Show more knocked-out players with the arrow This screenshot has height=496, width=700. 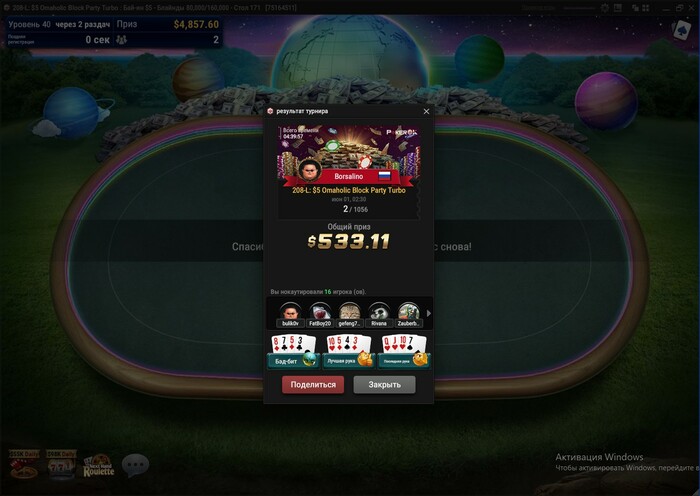click(x=429, y=313)
